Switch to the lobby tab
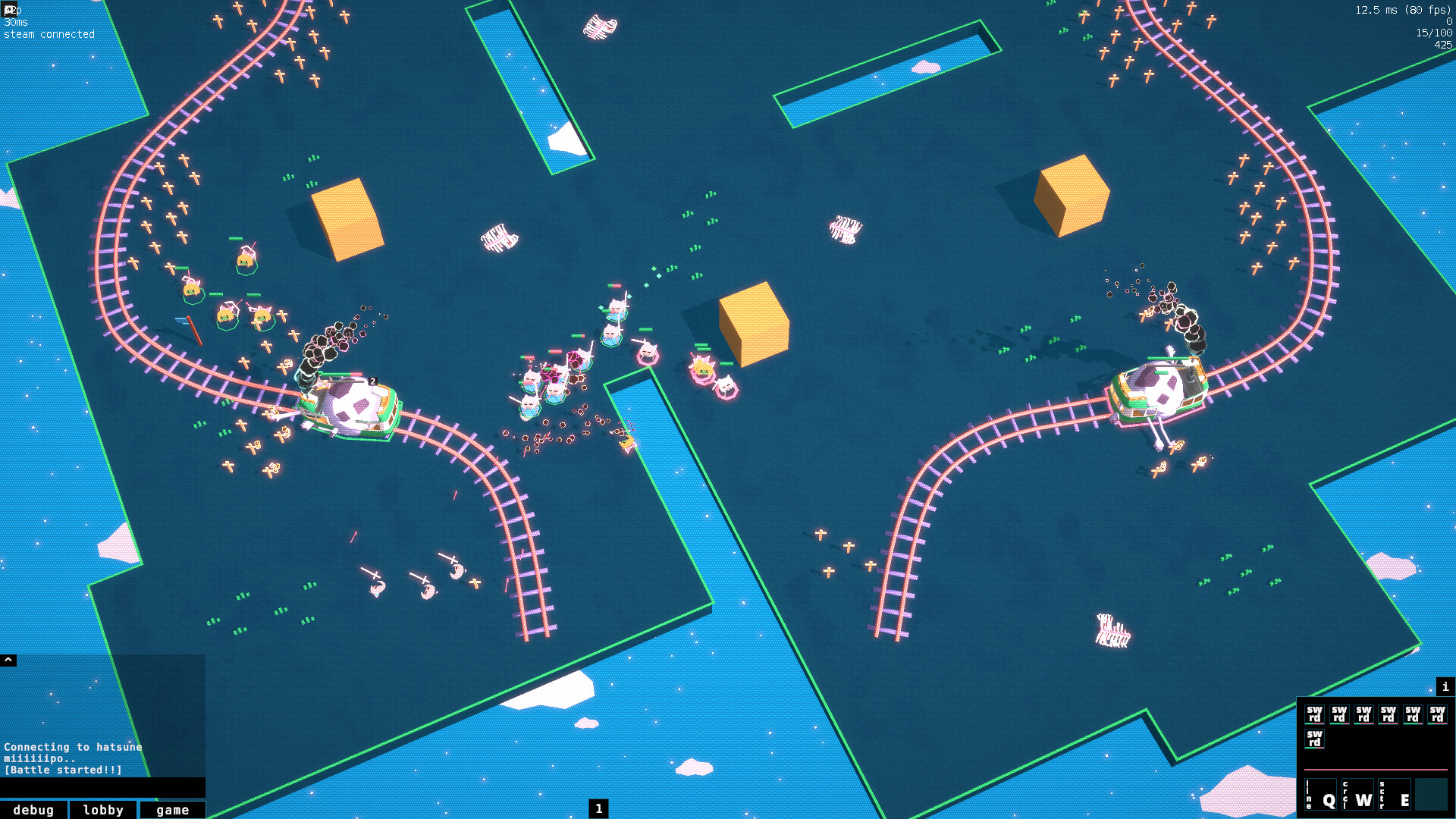Image resolution: width=1456 pixels, height=819 pixels. point(103,809)
